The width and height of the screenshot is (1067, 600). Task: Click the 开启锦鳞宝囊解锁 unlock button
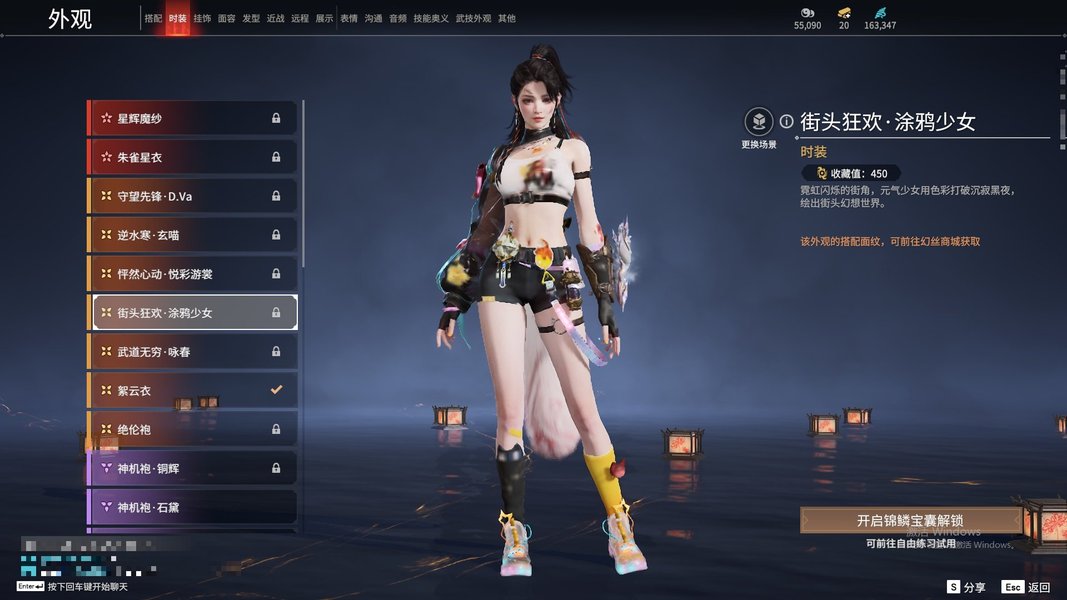click(910, 521)
